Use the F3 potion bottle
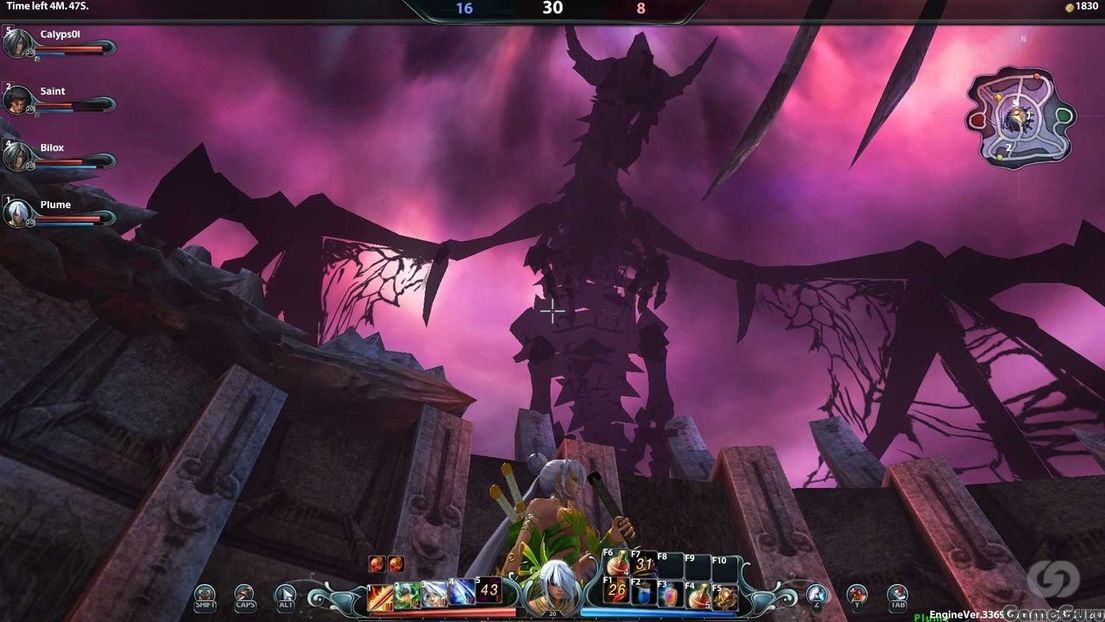The height and width of the screenshot is (622, 1105). tap(670, 595)
